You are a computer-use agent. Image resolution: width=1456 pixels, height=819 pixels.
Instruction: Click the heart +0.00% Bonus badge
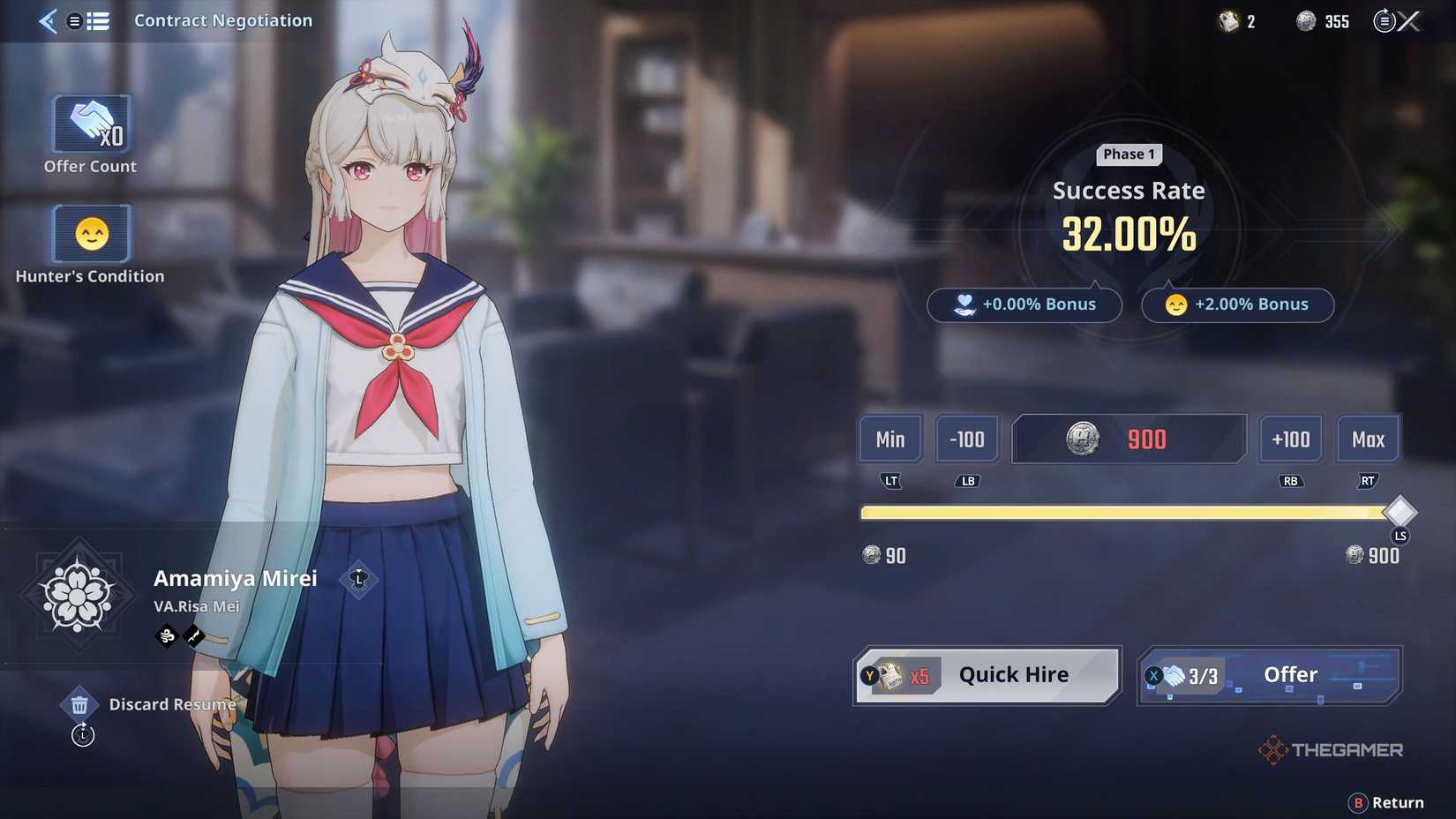[1024, 304]
